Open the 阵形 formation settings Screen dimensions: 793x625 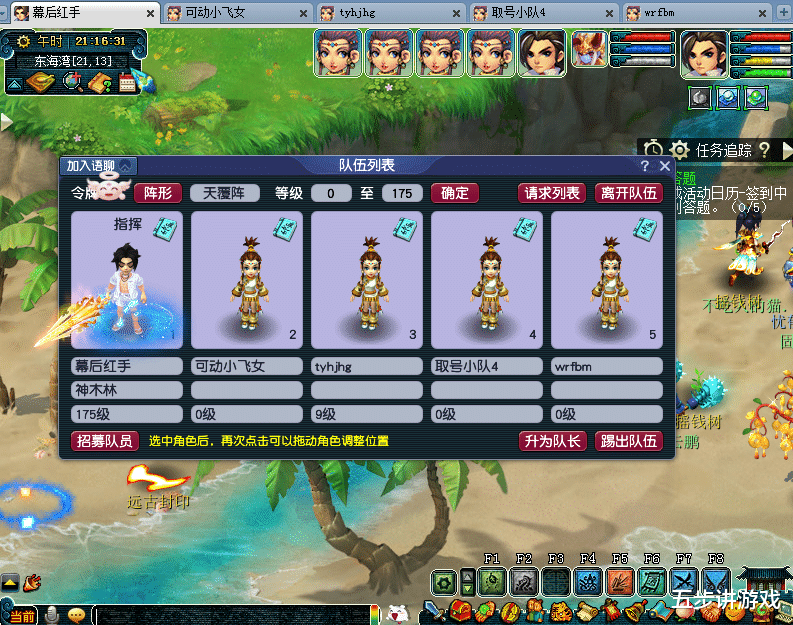(157, 193)
